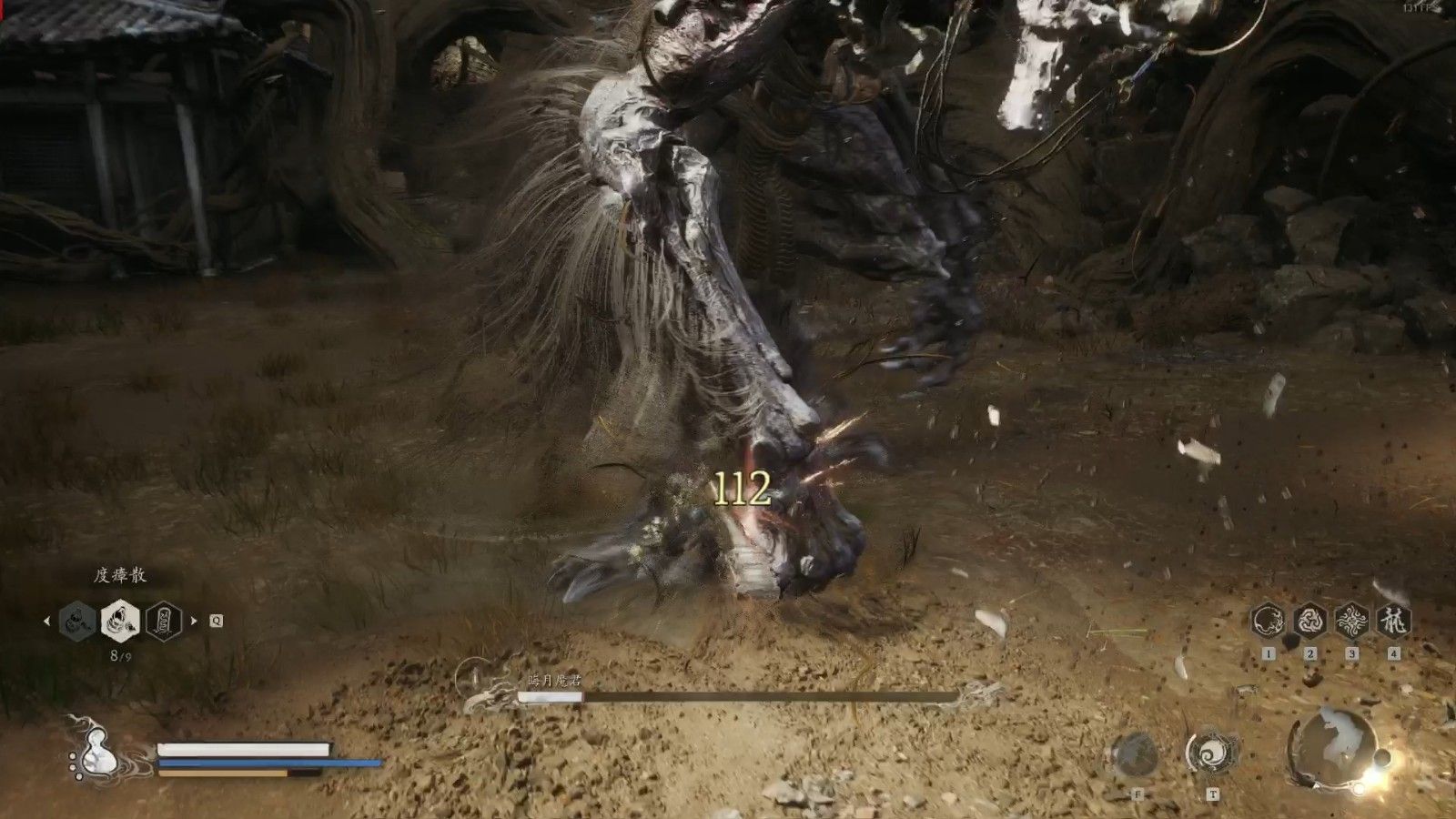This screenshot has width=1456, height=819.
Task: Activate the radiating cloud spell in slot 3
Action: point(1352,622)
